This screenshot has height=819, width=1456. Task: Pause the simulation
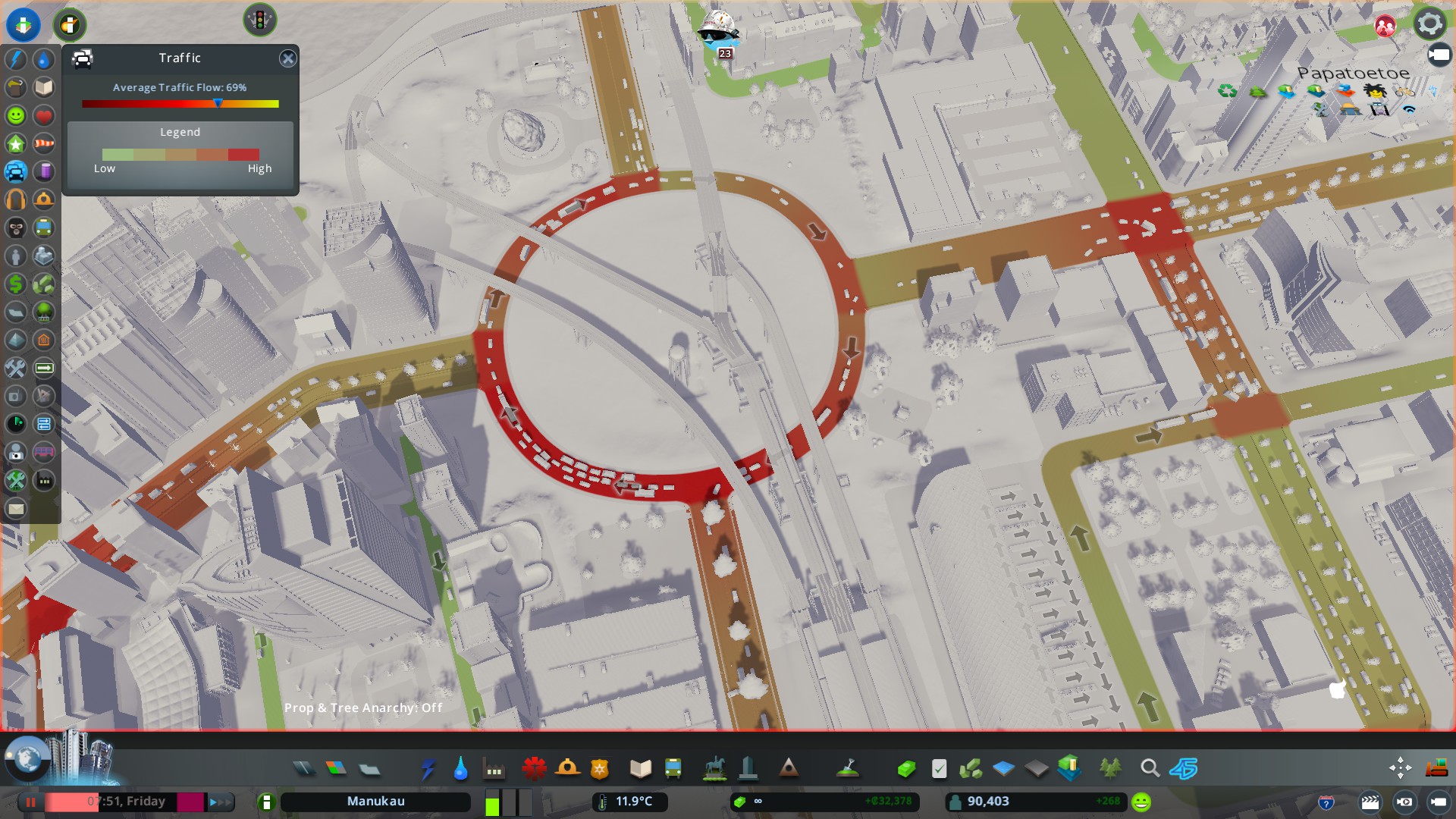31,802
